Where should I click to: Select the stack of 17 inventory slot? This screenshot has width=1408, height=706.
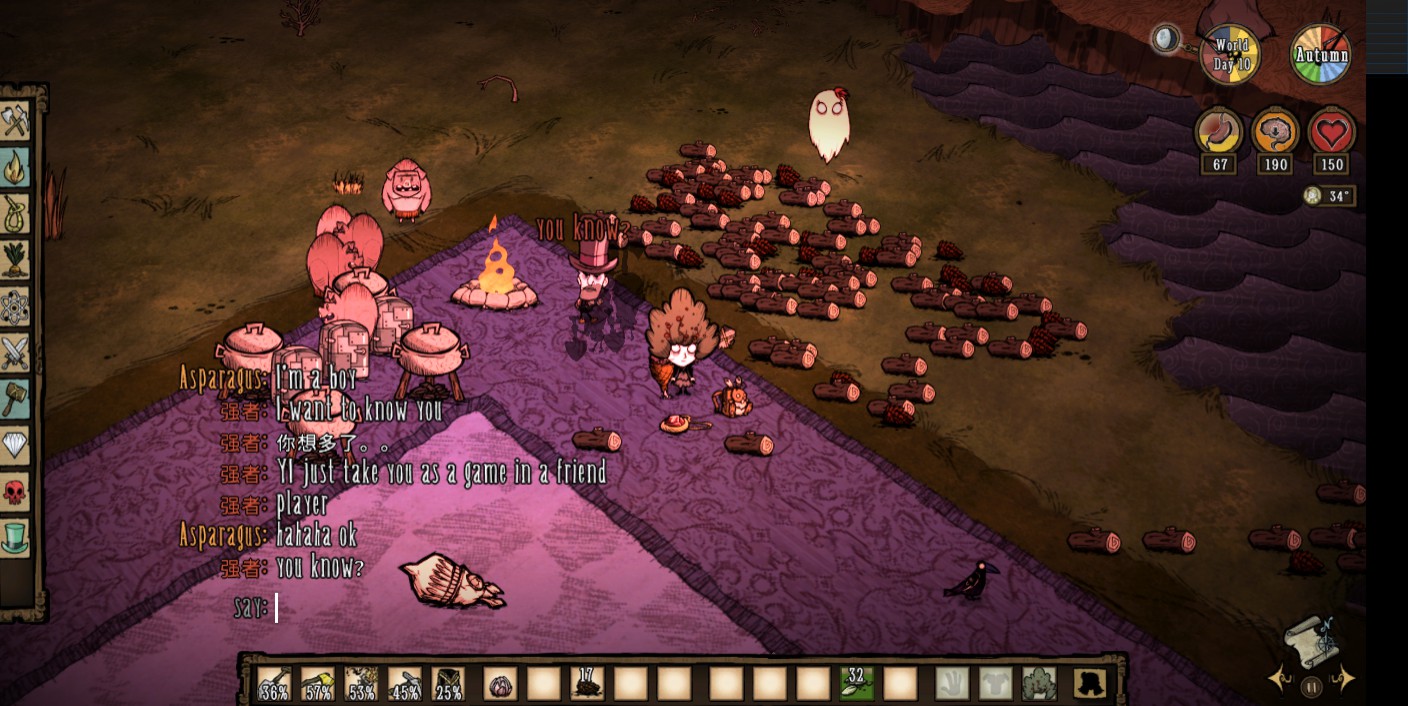coord(587,683)
